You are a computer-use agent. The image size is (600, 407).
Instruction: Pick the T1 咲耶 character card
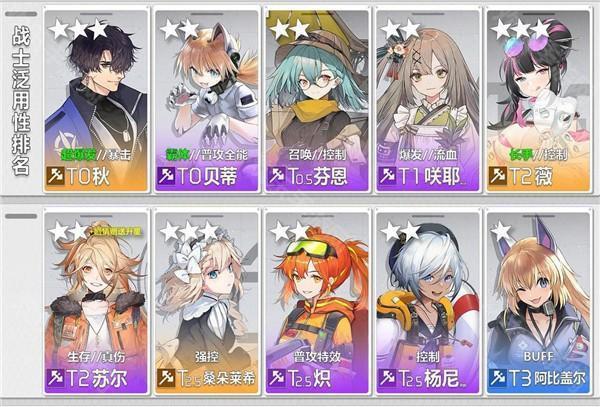[x=426, y=98]
